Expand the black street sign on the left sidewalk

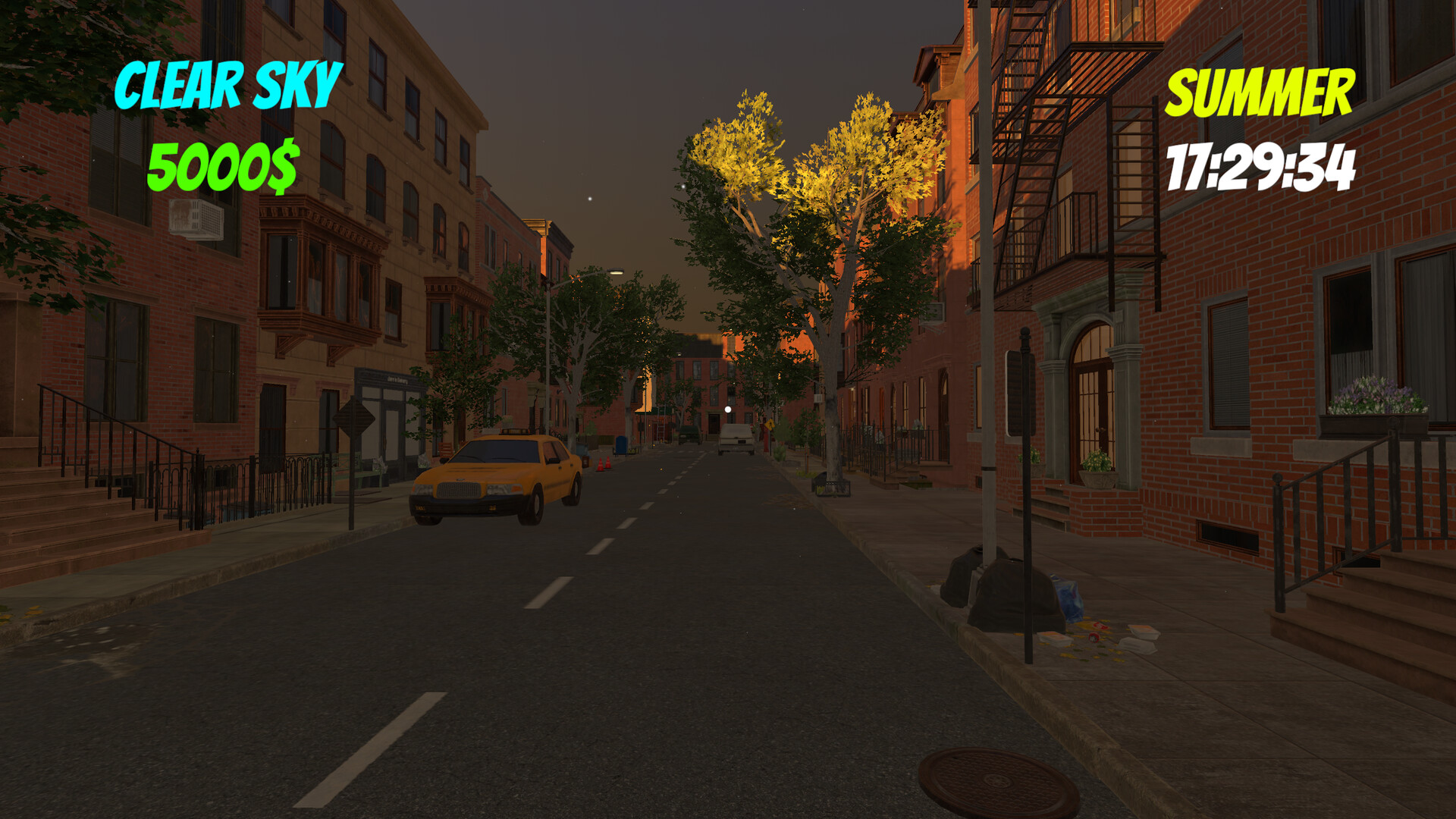(354, 419)
